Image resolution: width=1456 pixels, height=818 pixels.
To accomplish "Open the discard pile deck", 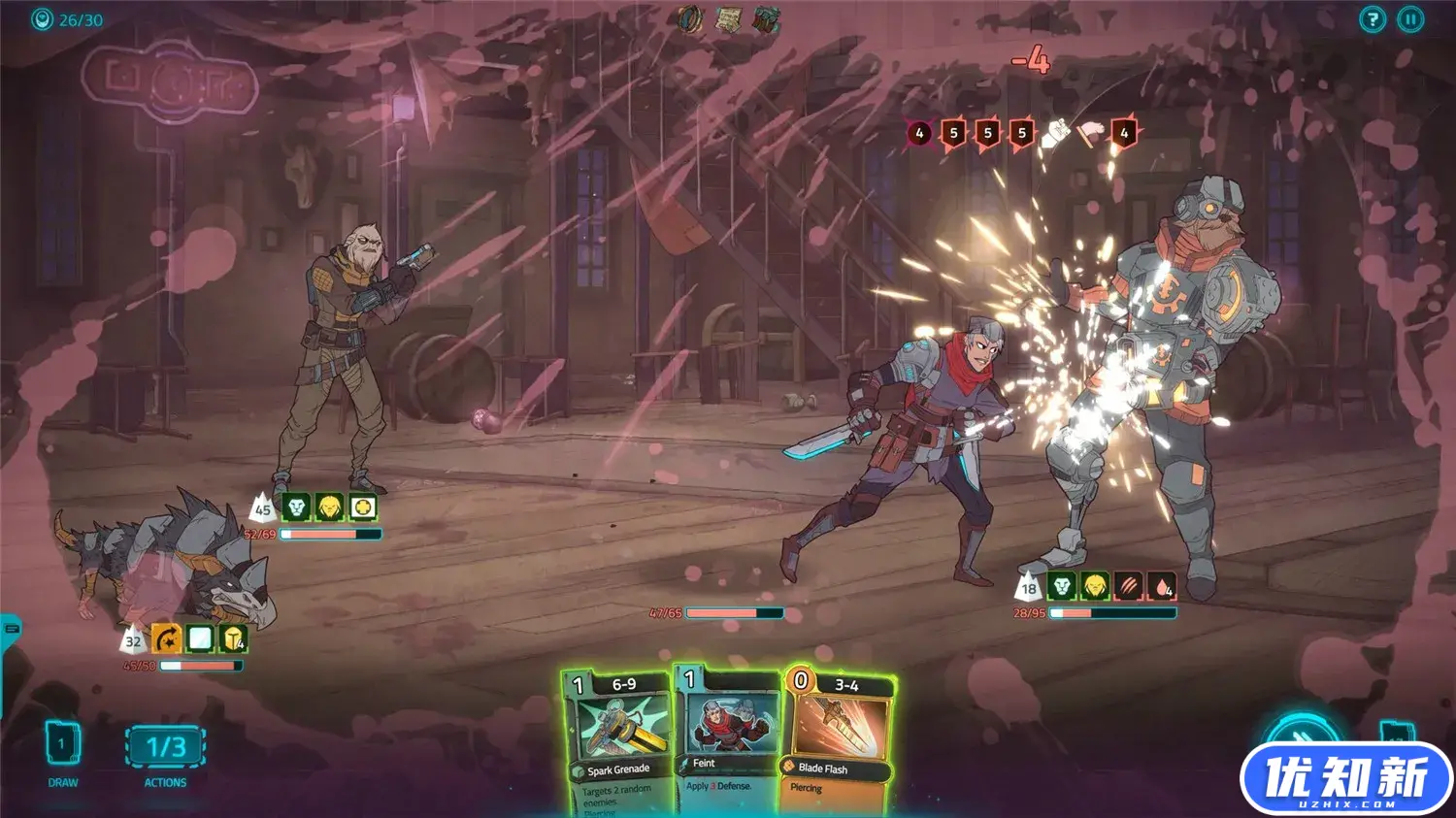I will [1396, 734].
